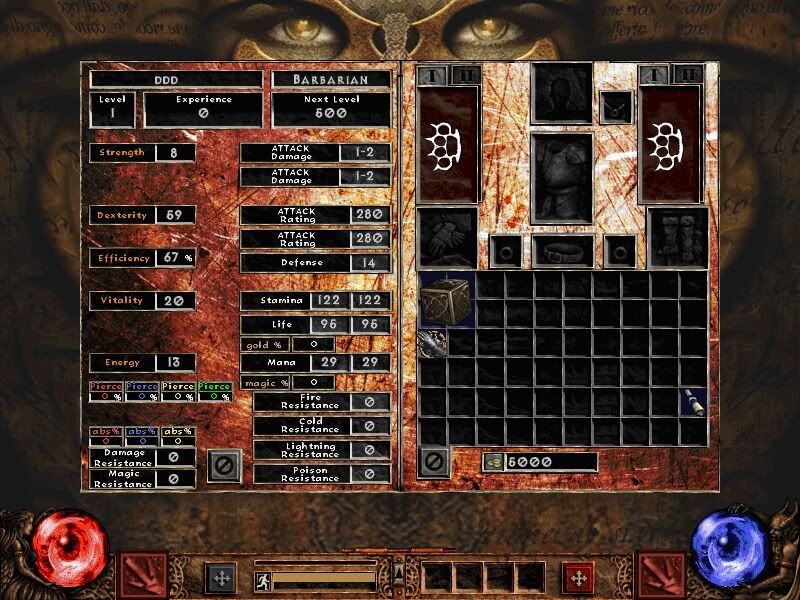Select brass knuckles above the gloves slot
The height and width of the screenshot is (600, 800).
click(447, 145)
